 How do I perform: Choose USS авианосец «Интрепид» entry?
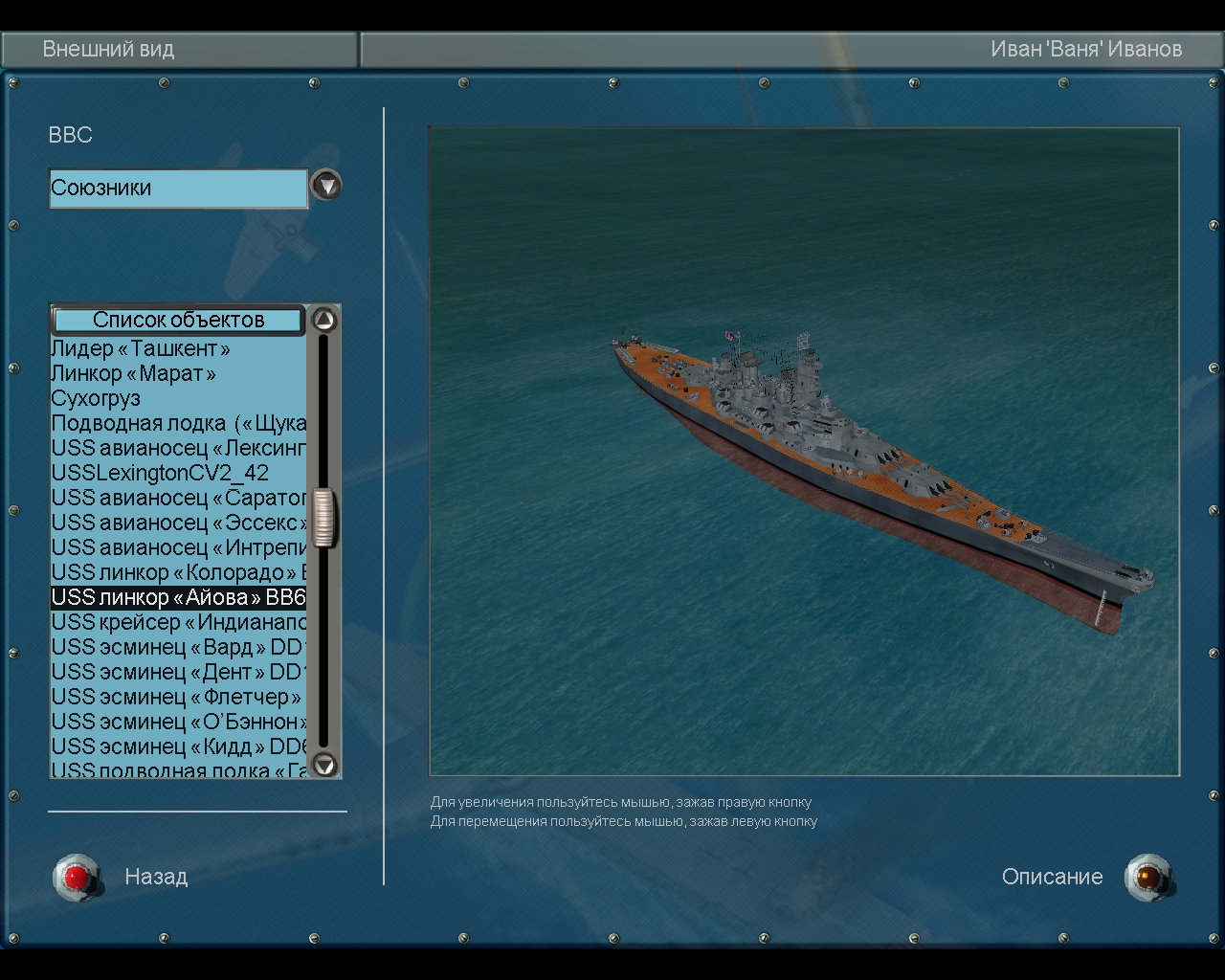[x=178, y=547]
